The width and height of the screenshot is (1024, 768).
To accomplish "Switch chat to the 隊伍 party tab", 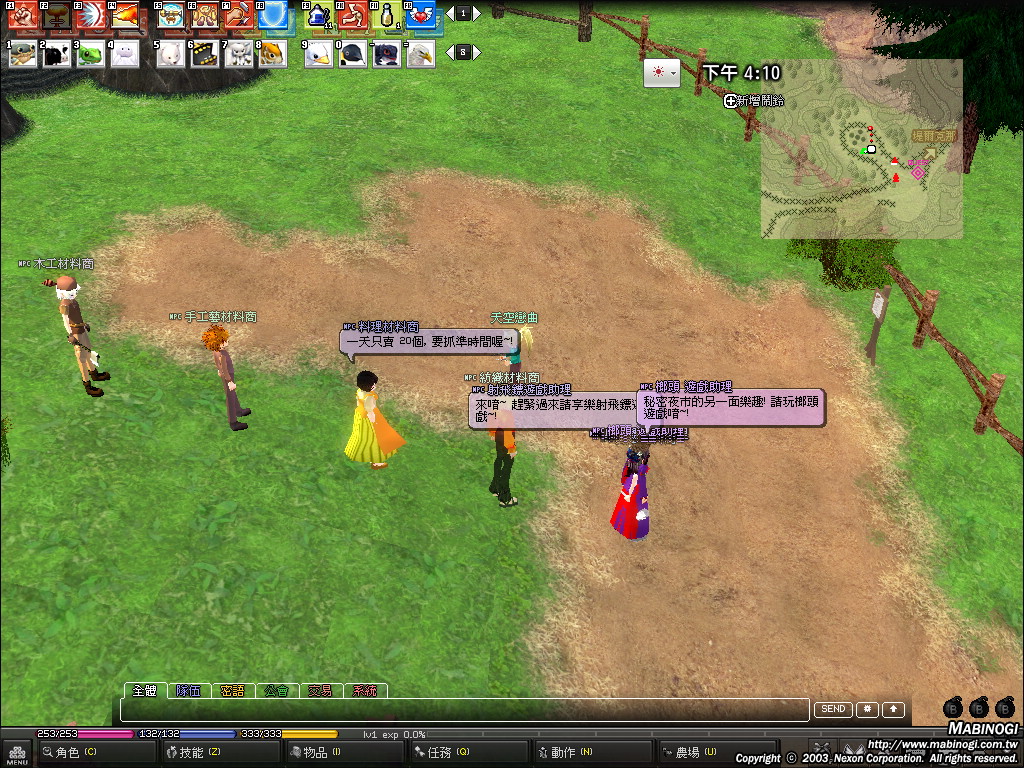I will click(188, 690).
